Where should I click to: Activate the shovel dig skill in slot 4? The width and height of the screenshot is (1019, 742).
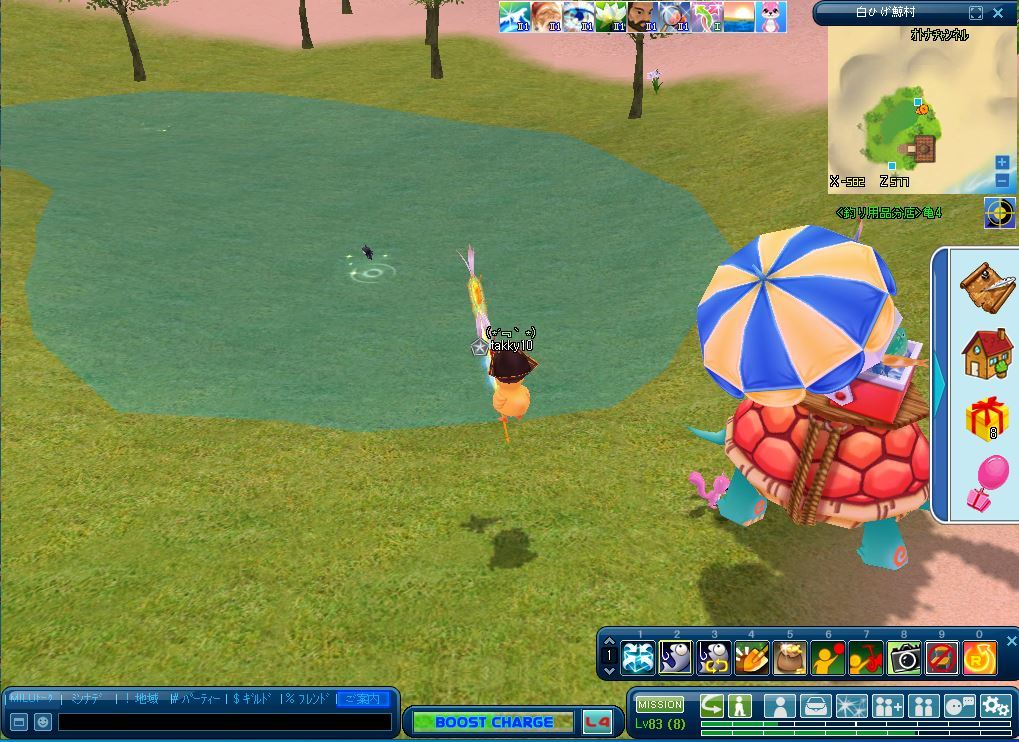tap(752, 657)
